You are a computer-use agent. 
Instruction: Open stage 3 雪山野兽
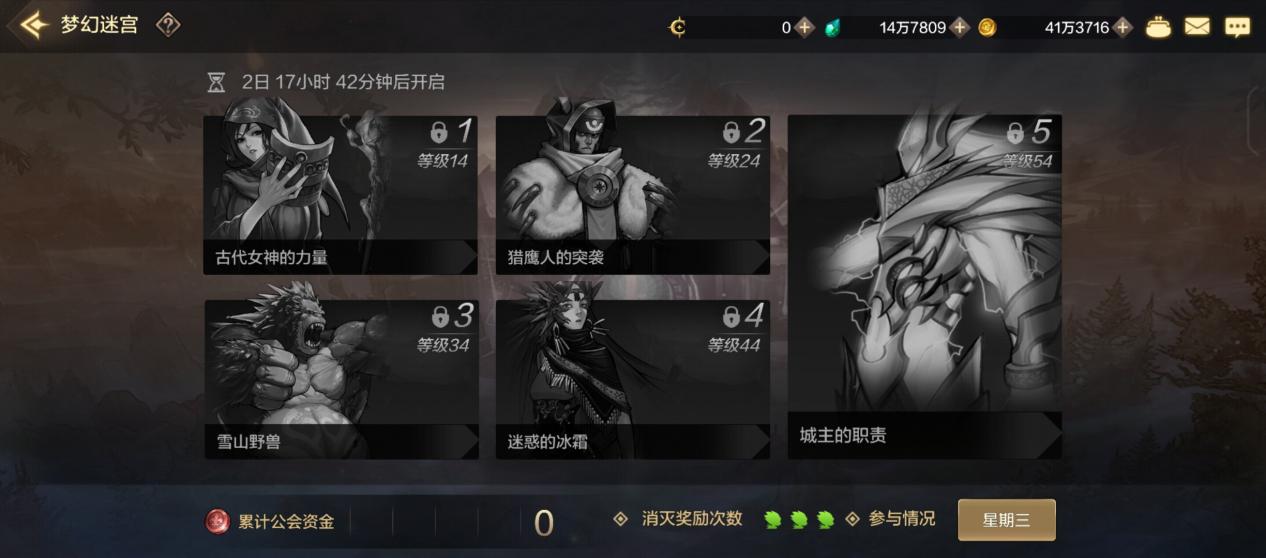(x=340, y=379)
